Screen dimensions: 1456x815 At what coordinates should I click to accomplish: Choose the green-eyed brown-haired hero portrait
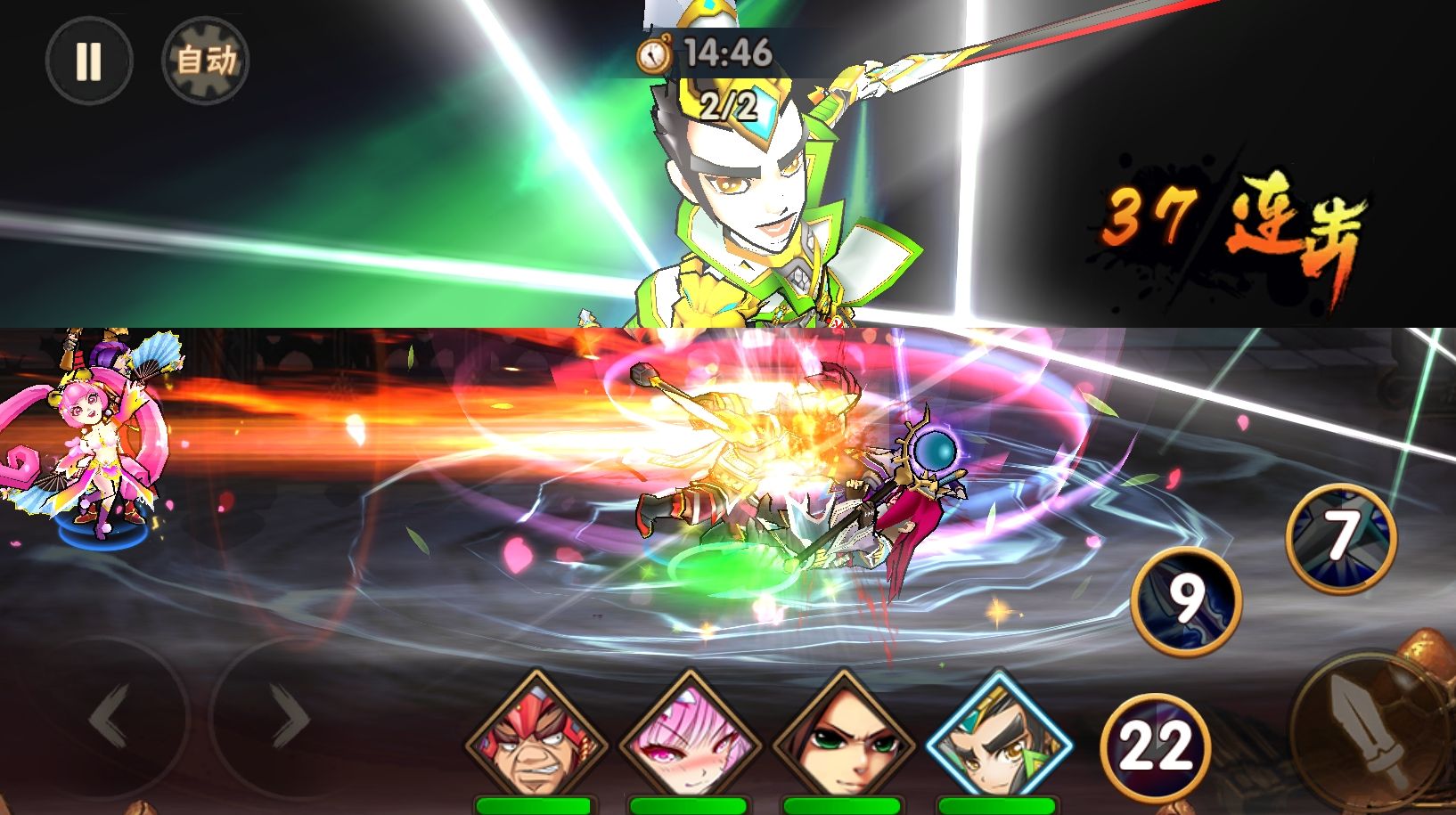(x=843, y=739)
